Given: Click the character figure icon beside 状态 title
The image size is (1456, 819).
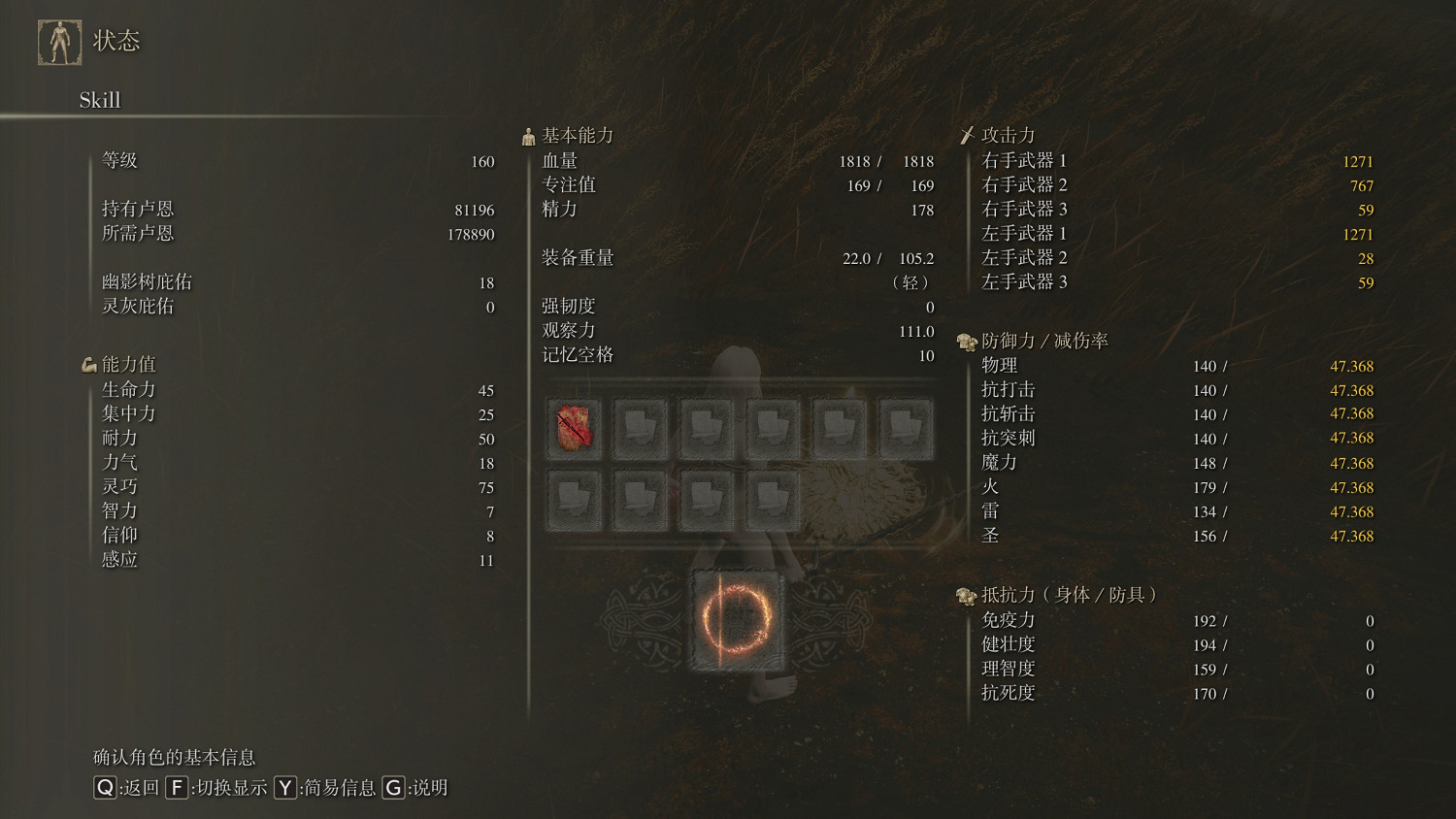Looking at the screenshot, I should pyautogui.click(x=58, y=41).
